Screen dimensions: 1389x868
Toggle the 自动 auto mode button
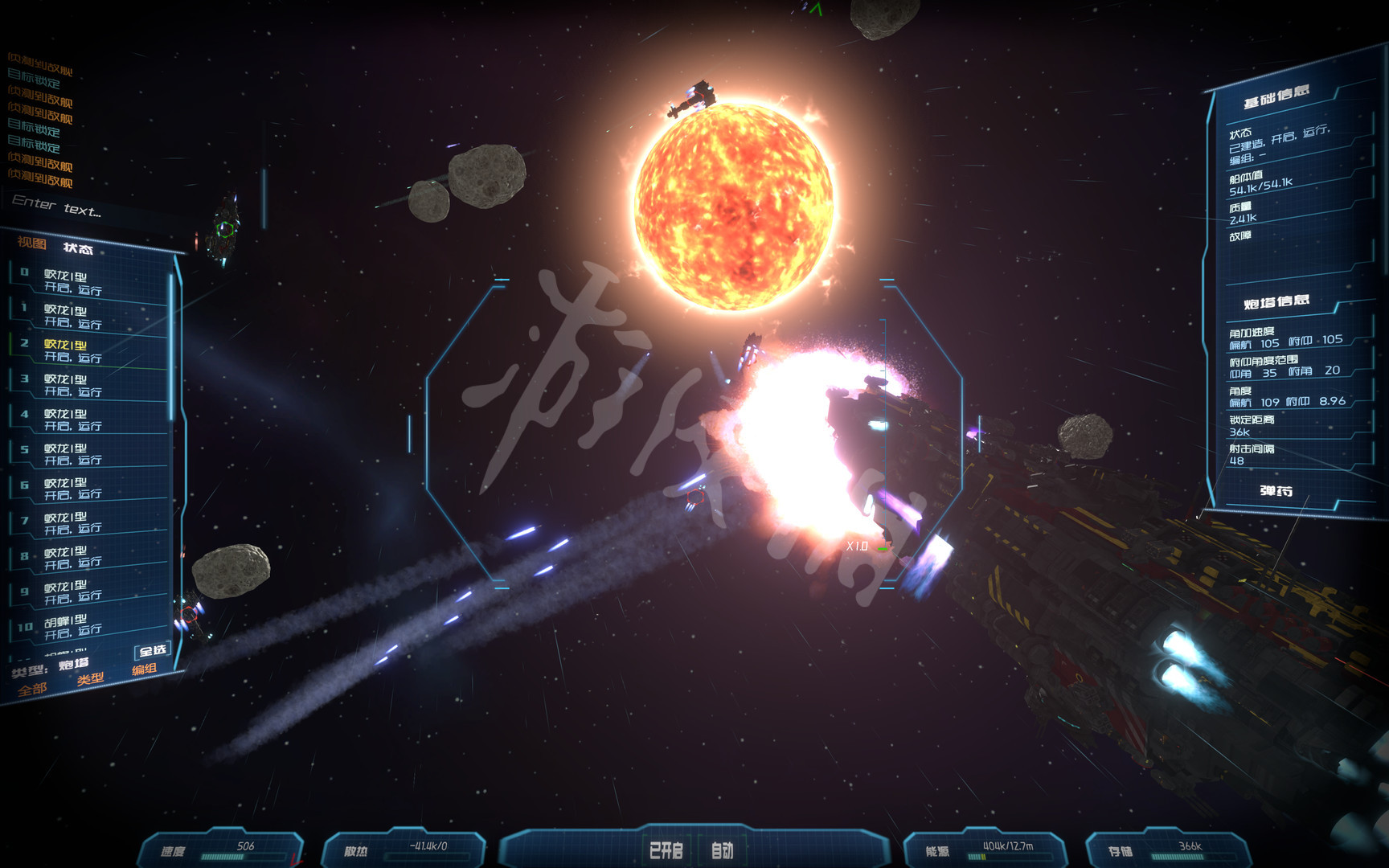722,850
